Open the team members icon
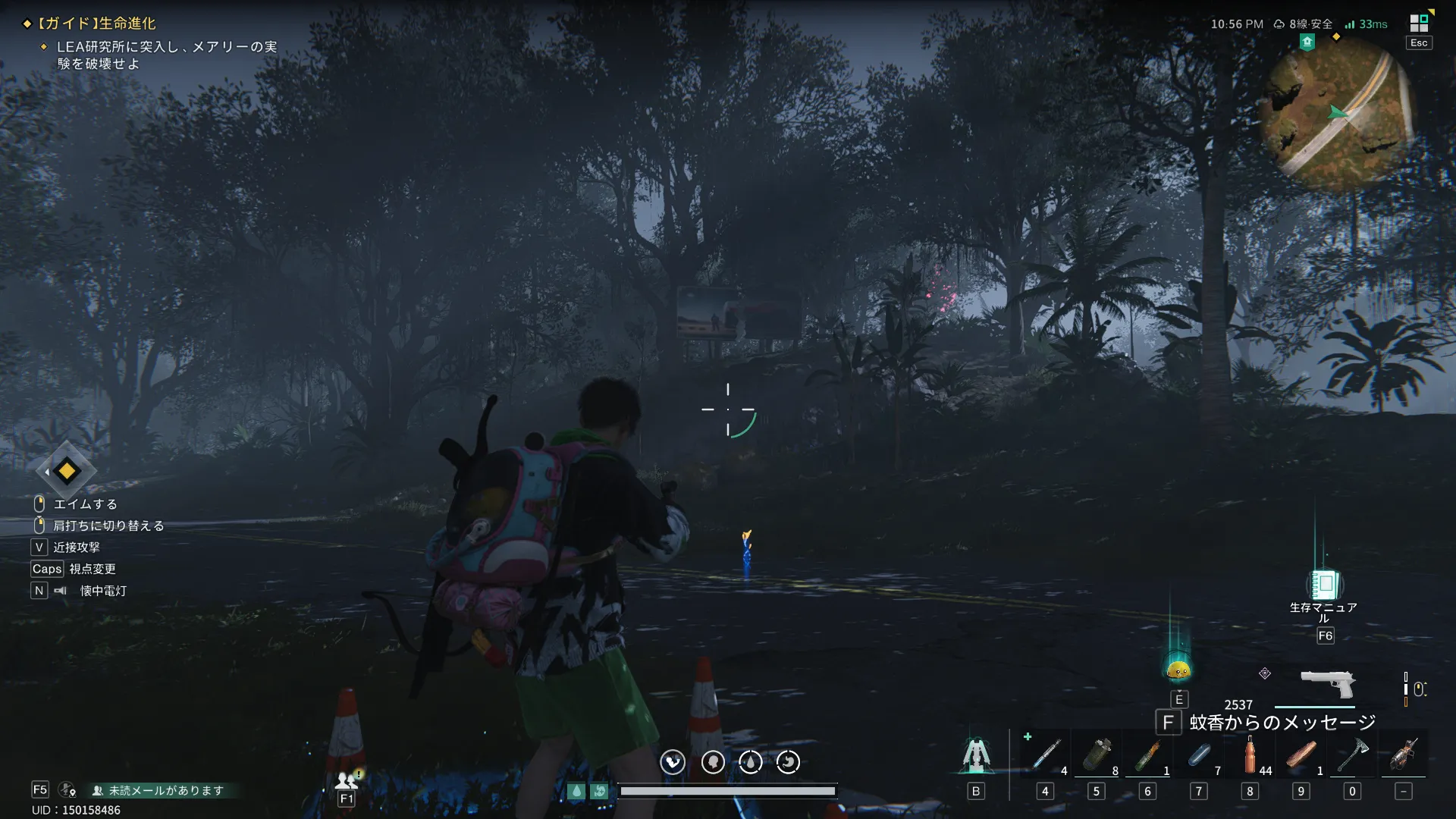1456x819 pixels. pyautogui.click(x=347, y=780)
